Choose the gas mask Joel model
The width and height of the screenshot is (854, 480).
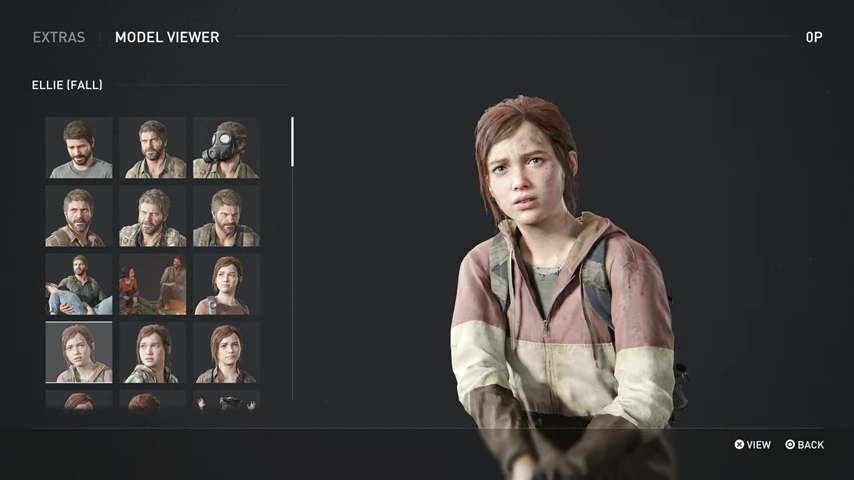(x=226, y=148)
